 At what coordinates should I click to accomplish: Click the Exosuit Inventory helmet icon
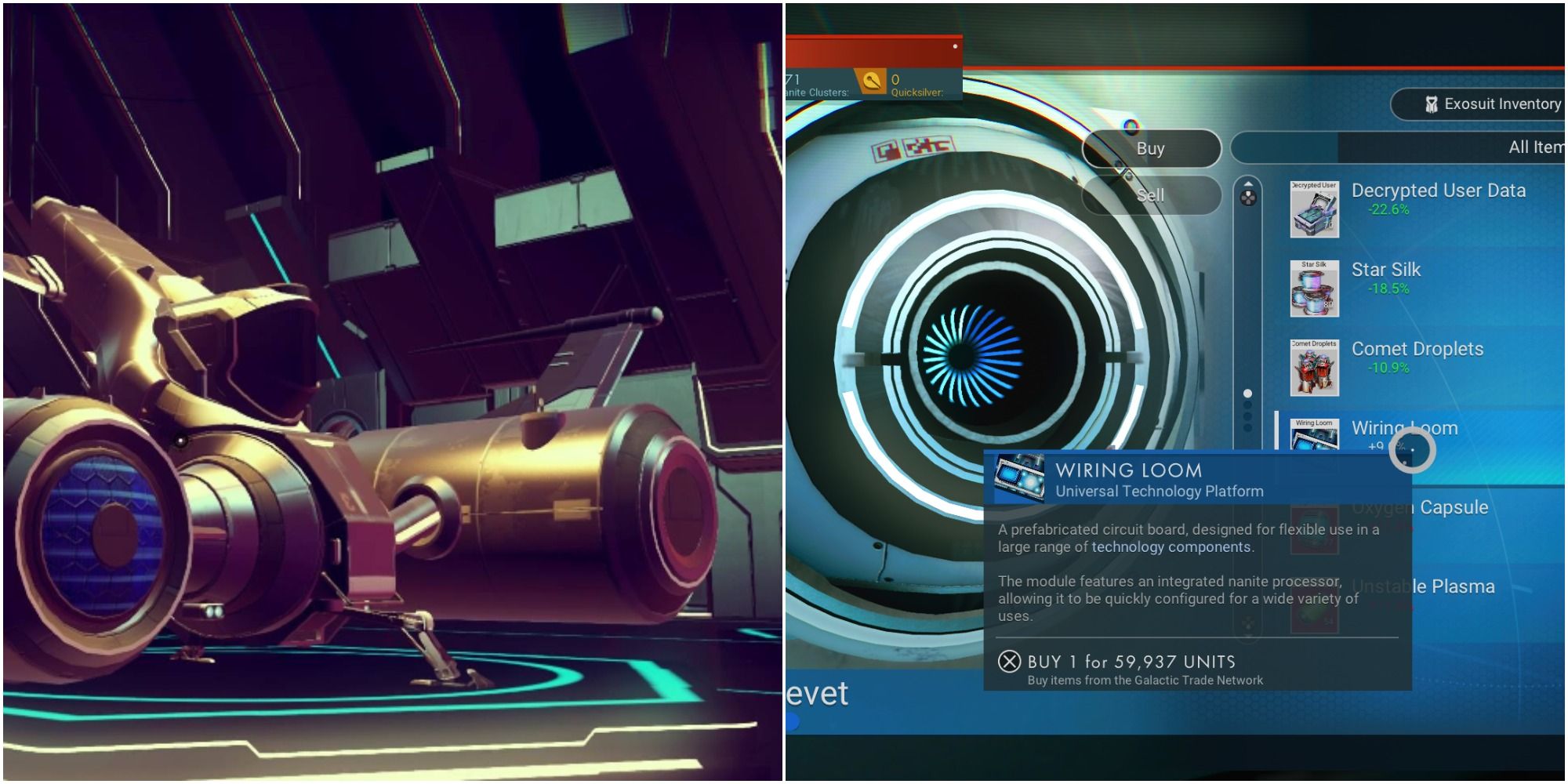click(x=1432, y=103)
